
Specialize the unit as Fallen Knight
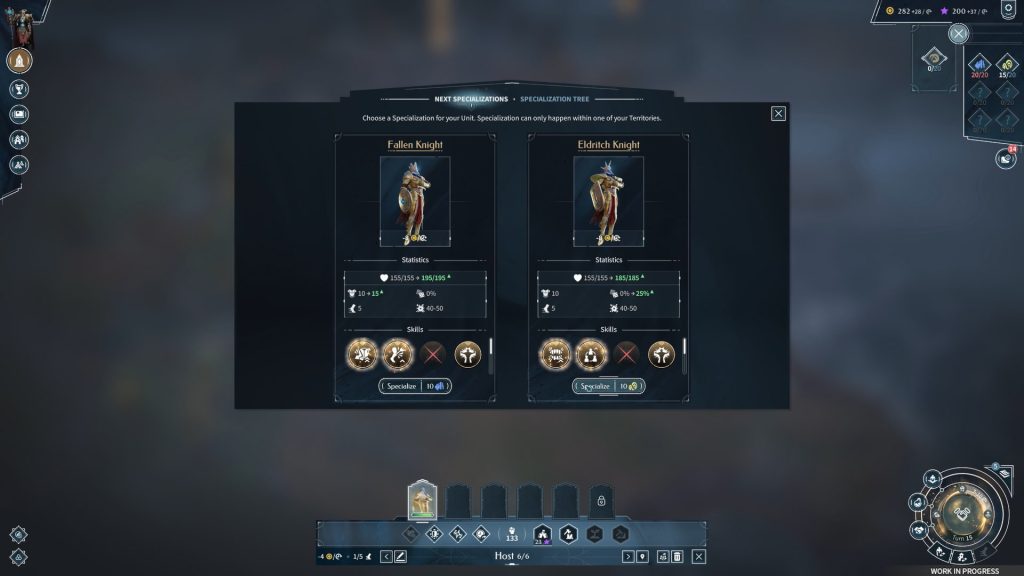coord(415,386)
